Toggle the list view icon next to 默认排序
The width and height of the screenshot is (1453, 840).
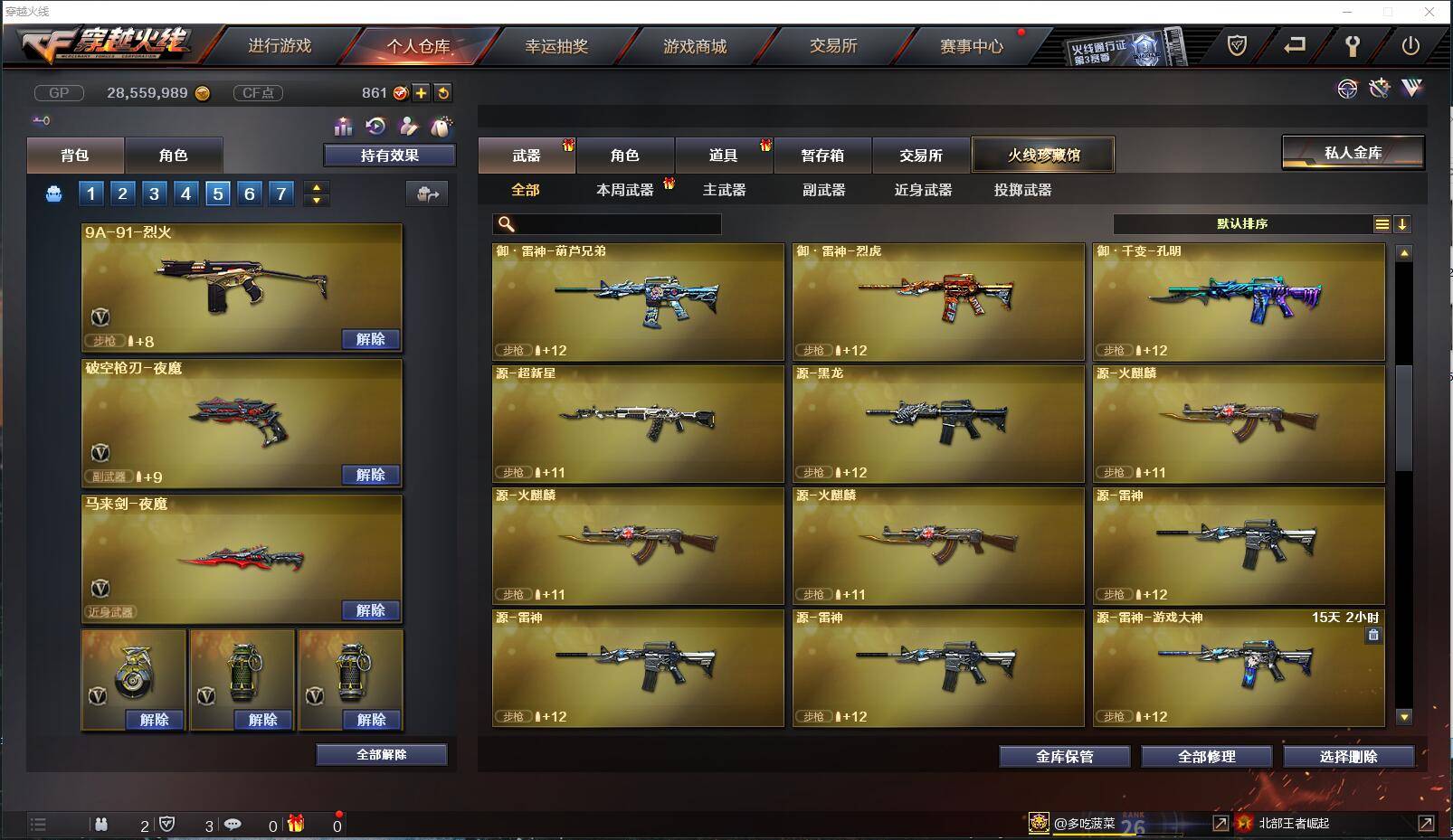point(1382,223)
